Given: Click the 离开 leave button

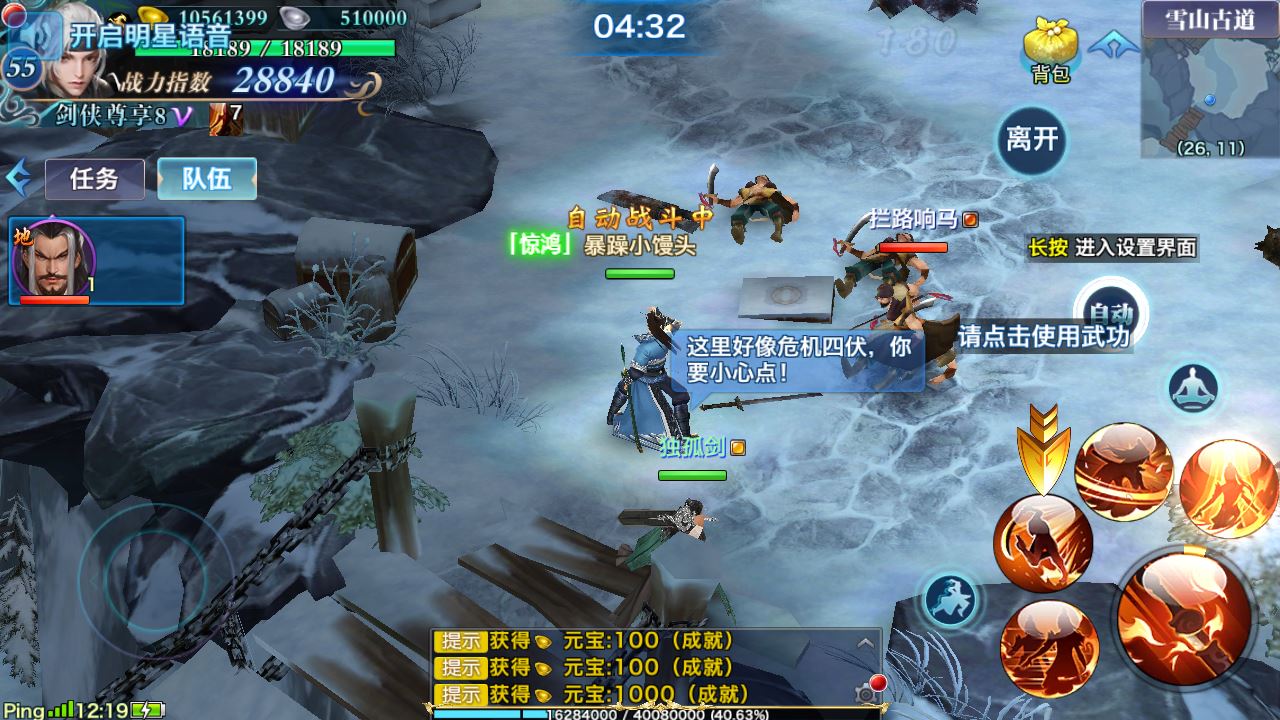Looking at the screenshot, I should click(x=1032, y=139).
